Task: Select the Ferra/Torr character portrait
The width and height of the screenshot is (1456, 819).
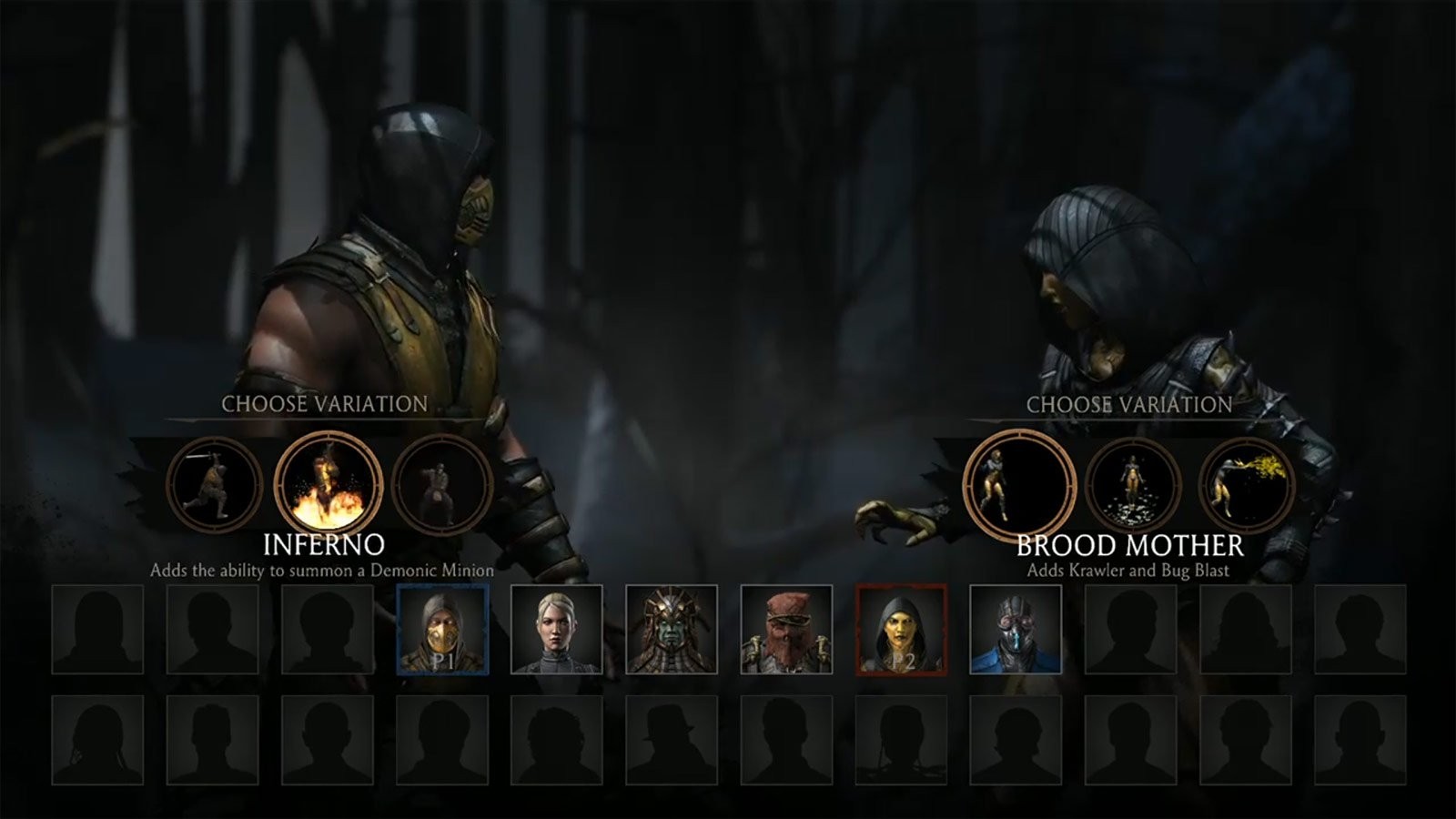Action: coord(788,632)
